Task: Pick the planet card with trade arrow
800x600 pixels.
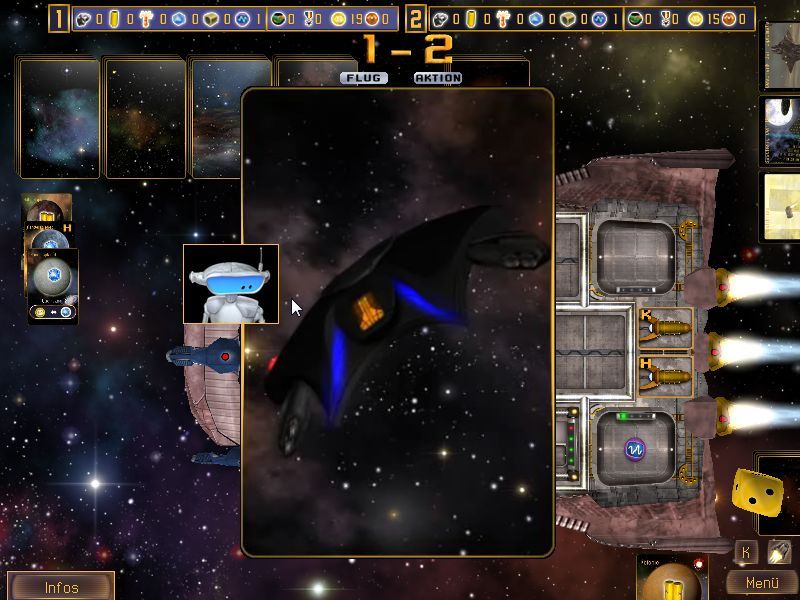Action: tap(53, 290)
